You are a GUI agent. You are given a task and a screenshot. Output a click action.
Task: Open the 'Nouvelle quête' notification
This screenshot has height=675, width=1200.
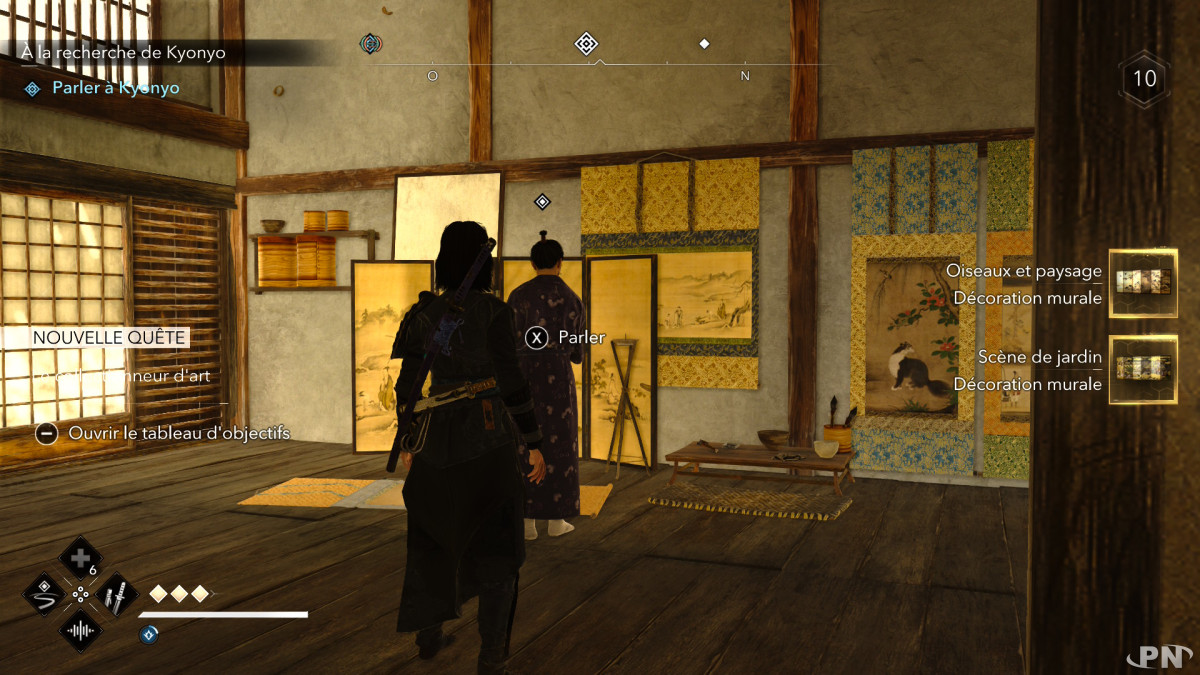point(110,338)
